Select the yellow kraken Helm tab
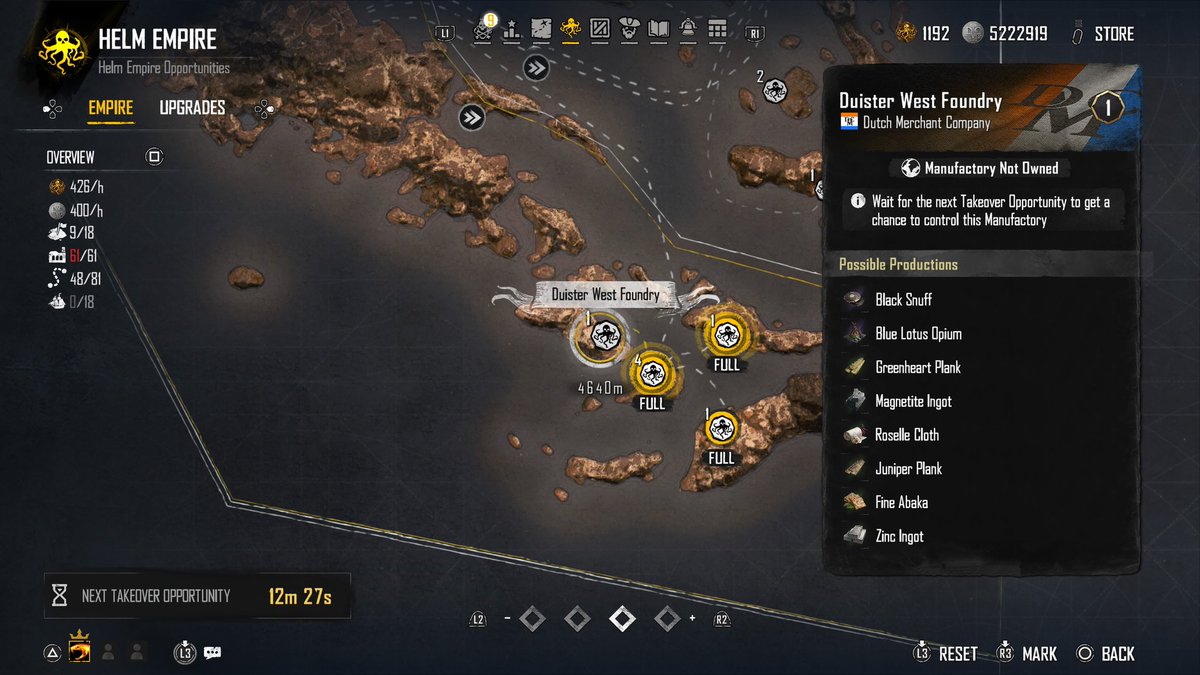 click(x=571, y=29)
